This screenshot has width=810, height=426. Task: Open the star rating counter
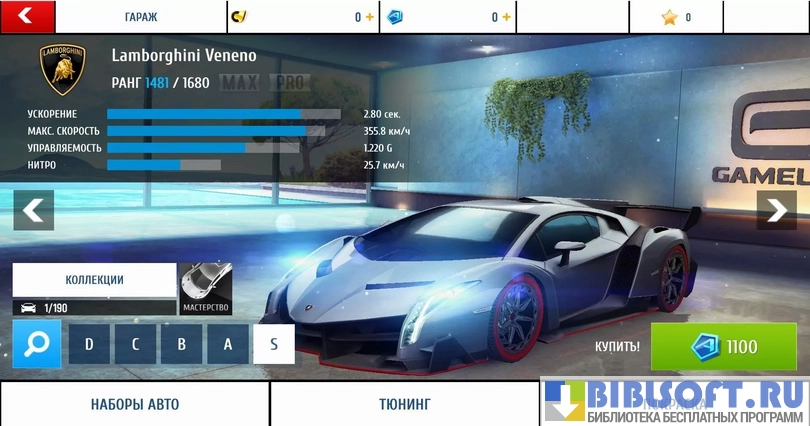point(676,17)
